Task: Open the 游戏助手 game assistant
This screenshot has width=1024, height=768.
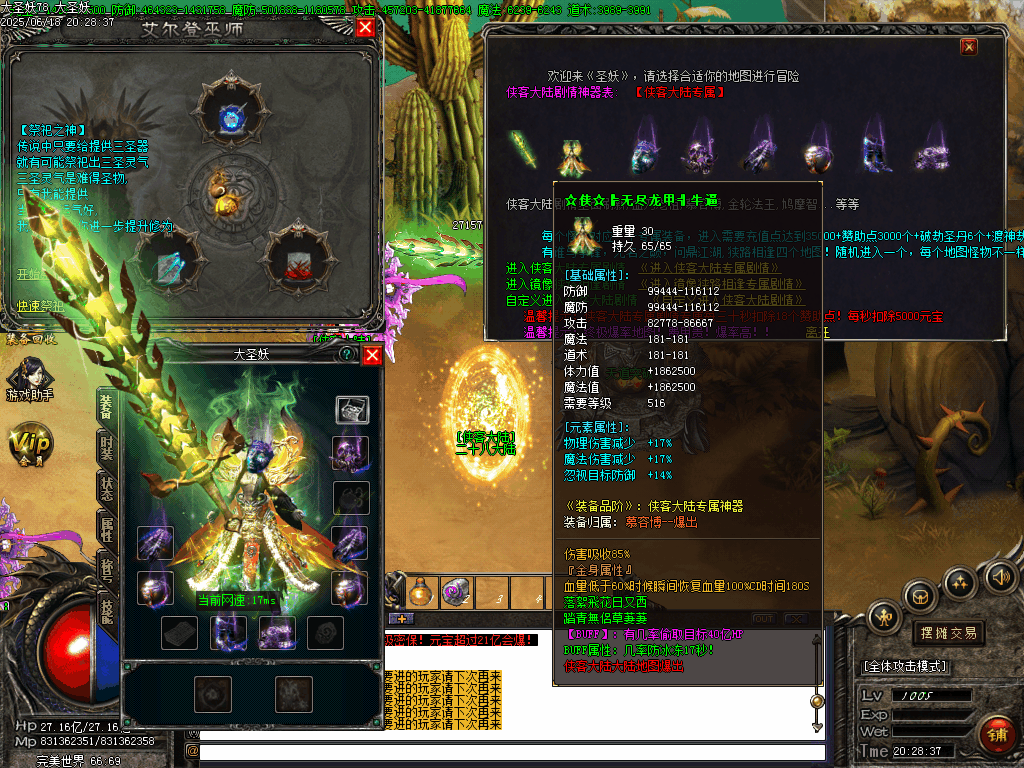Action: pyautogui.click(x=29, y=381)
